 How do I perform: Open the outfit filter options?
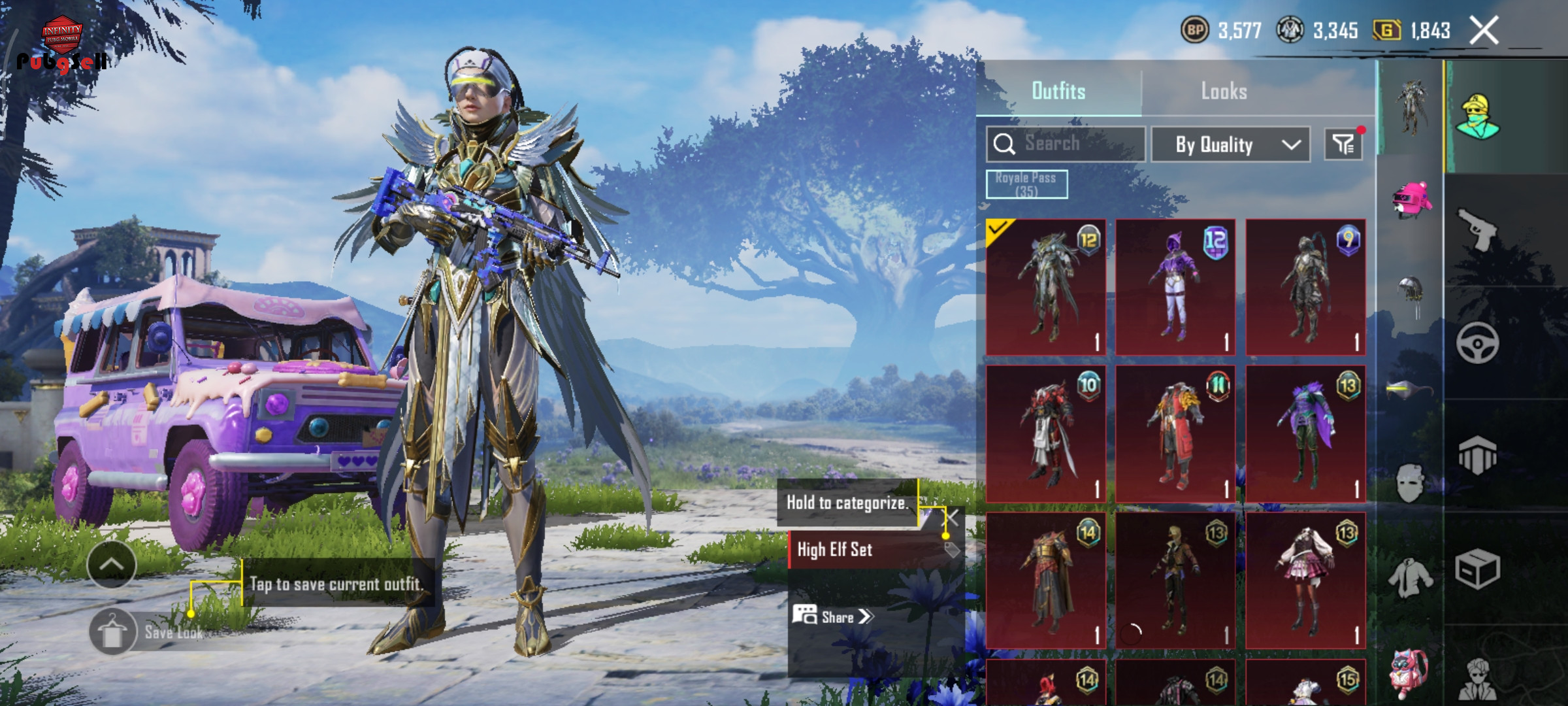(x=1343, y=144)
